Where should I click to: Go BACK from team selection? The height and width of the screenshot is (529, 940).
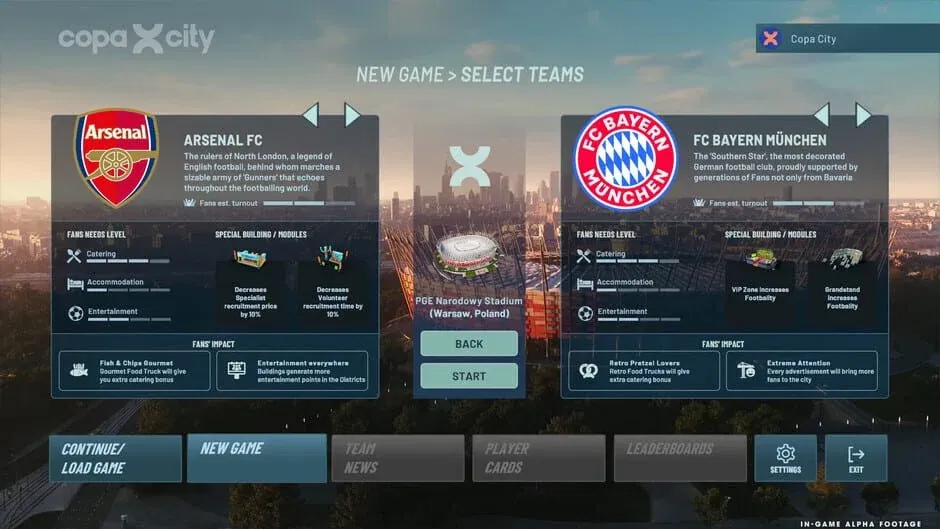coord(469,344)
